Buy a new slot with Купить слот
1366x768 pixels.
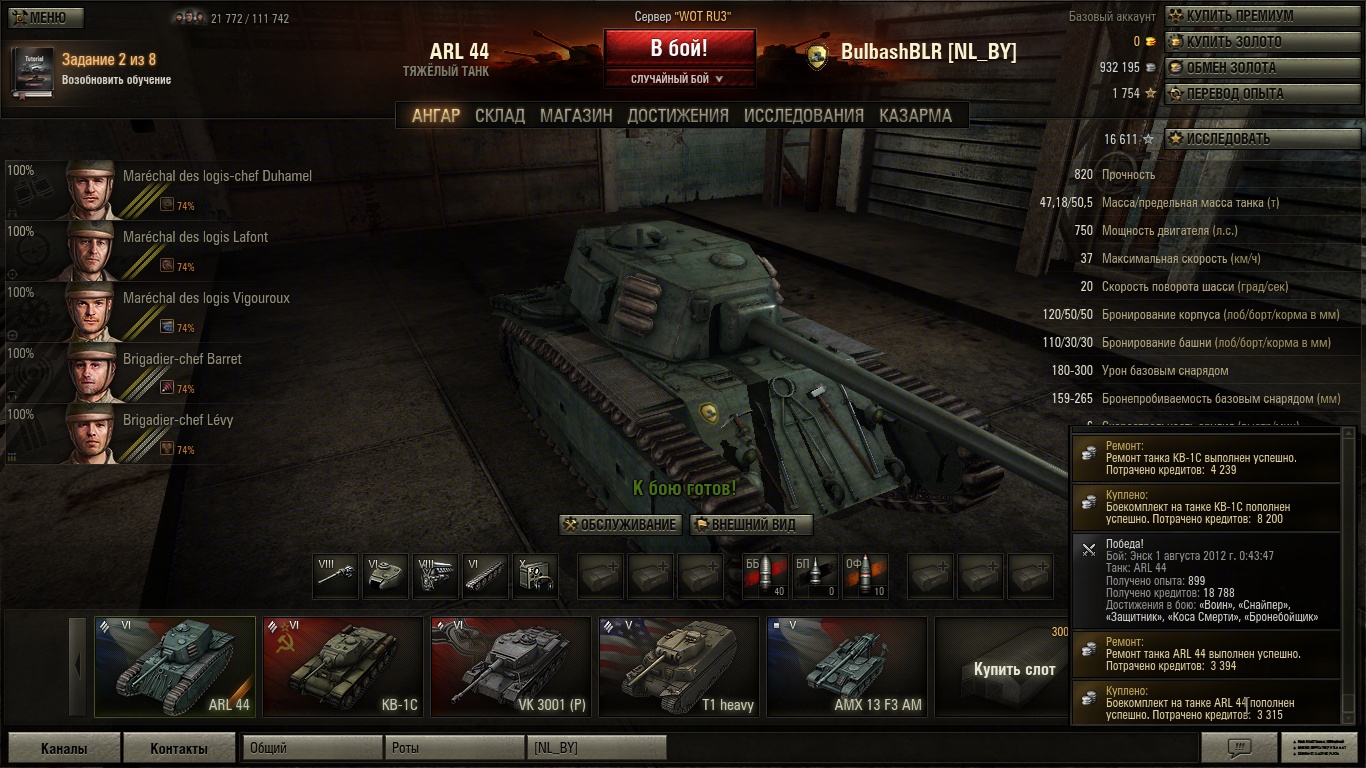coord(1013,669)
